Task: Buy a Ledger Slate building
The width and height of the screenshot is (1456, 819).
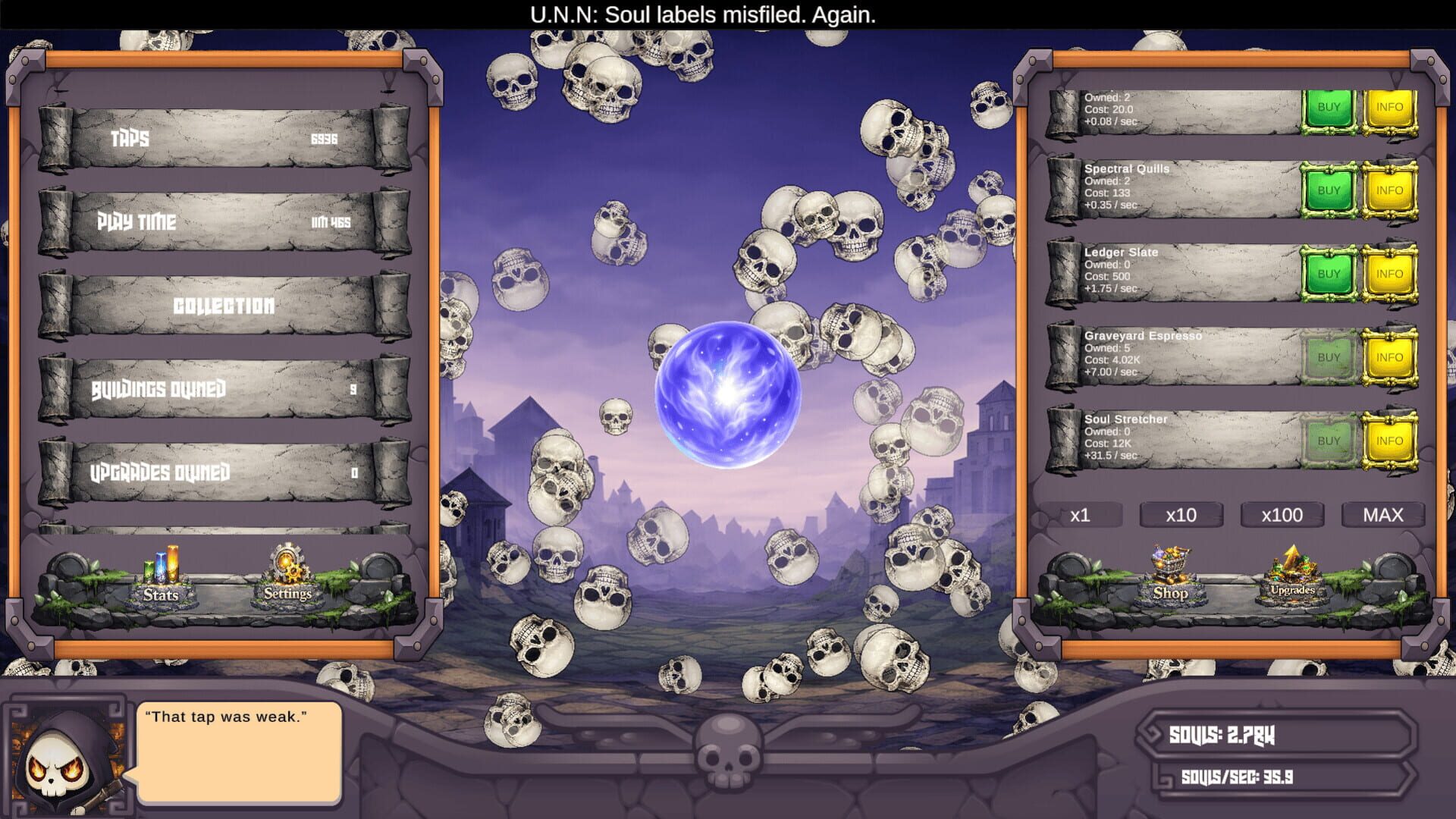Action: pos(1329,272)
